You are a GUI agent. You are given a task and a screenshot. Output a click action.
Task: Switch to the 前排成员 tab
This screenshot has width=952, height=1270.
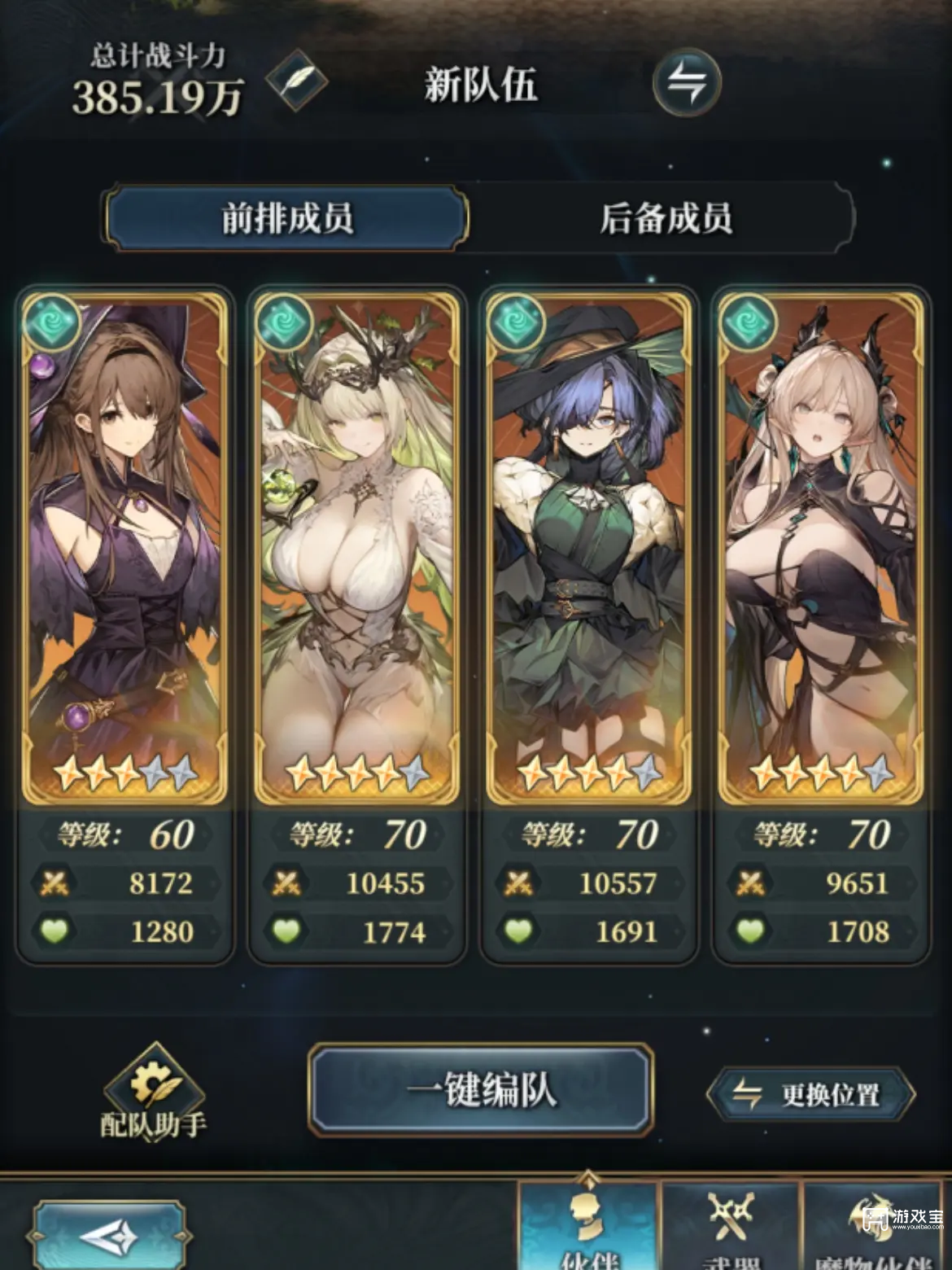pyautogui.click(x=287, y=218)
